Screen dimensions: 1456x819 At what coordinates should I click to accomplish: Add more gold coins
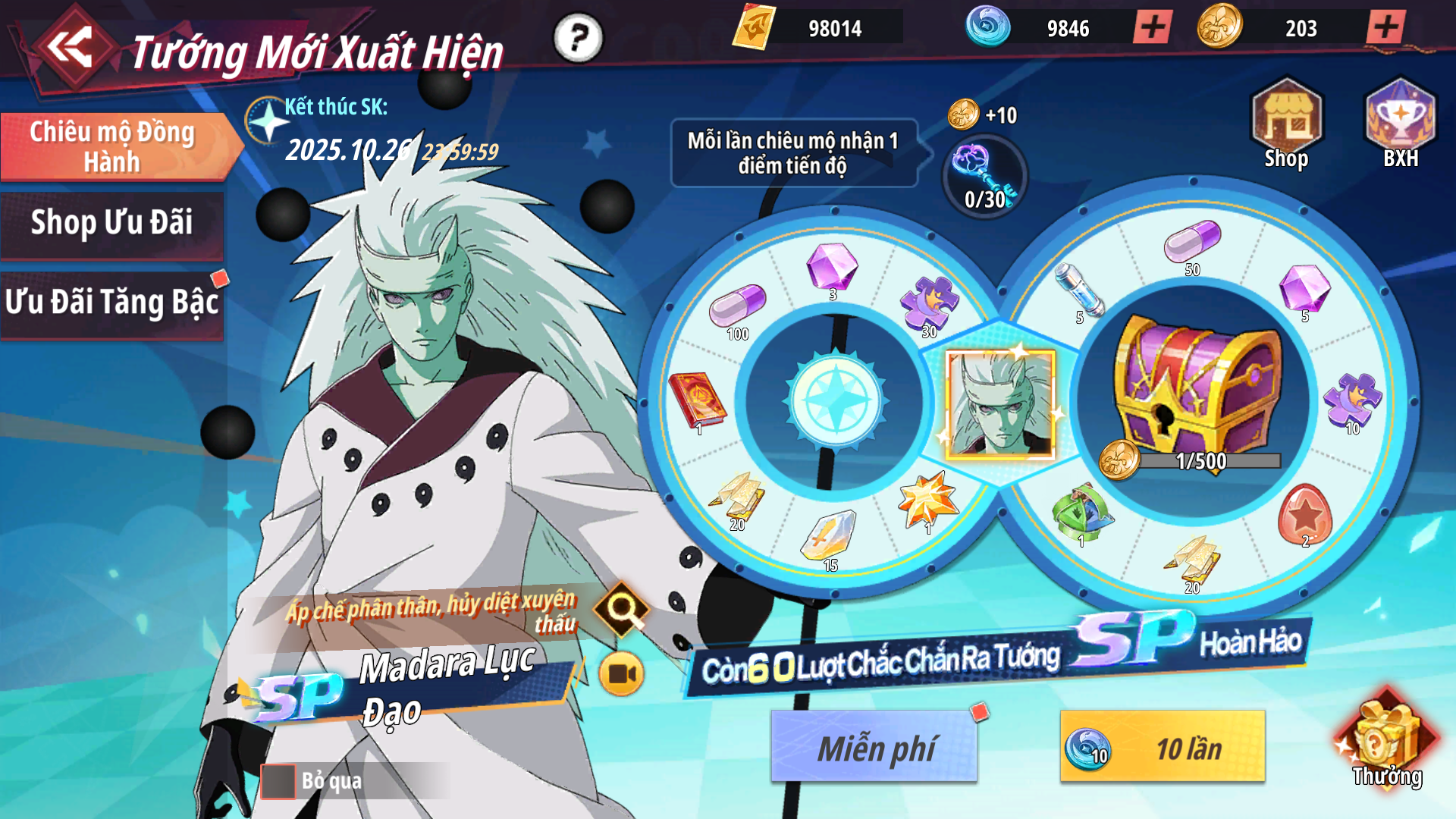(1385, 28)
